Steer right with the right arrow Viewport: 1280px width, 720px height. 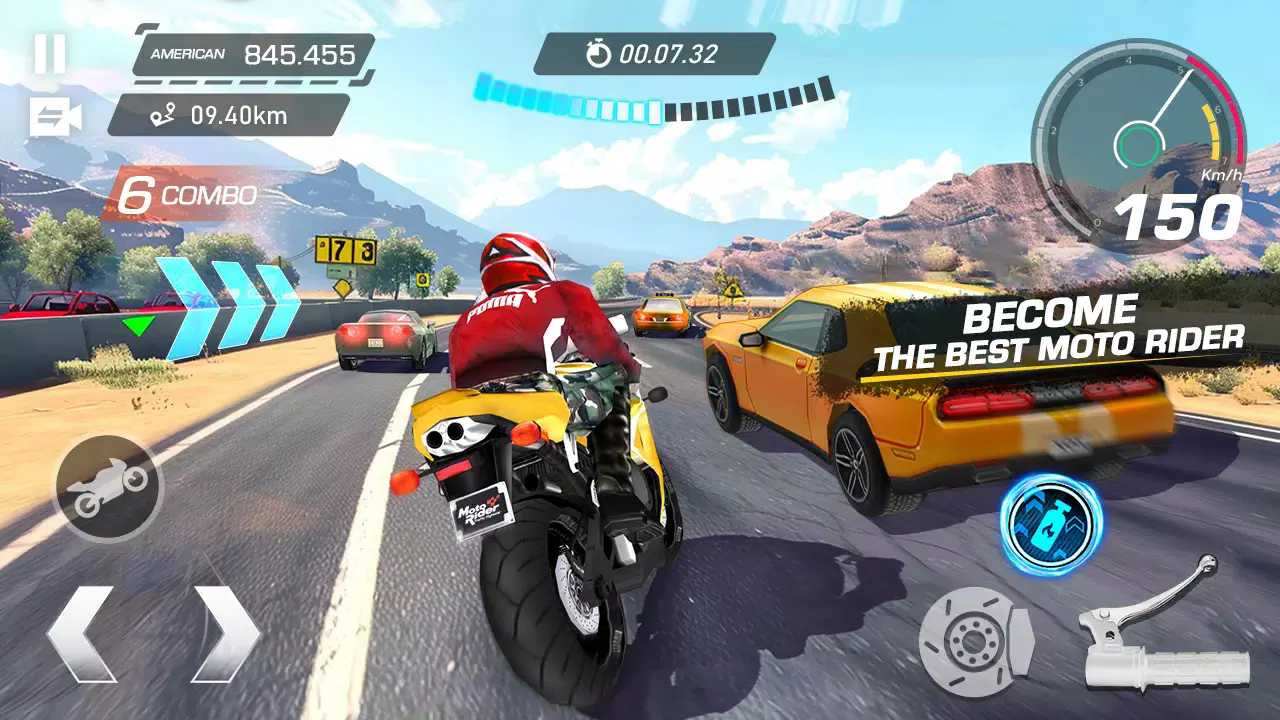click(225, 633)
